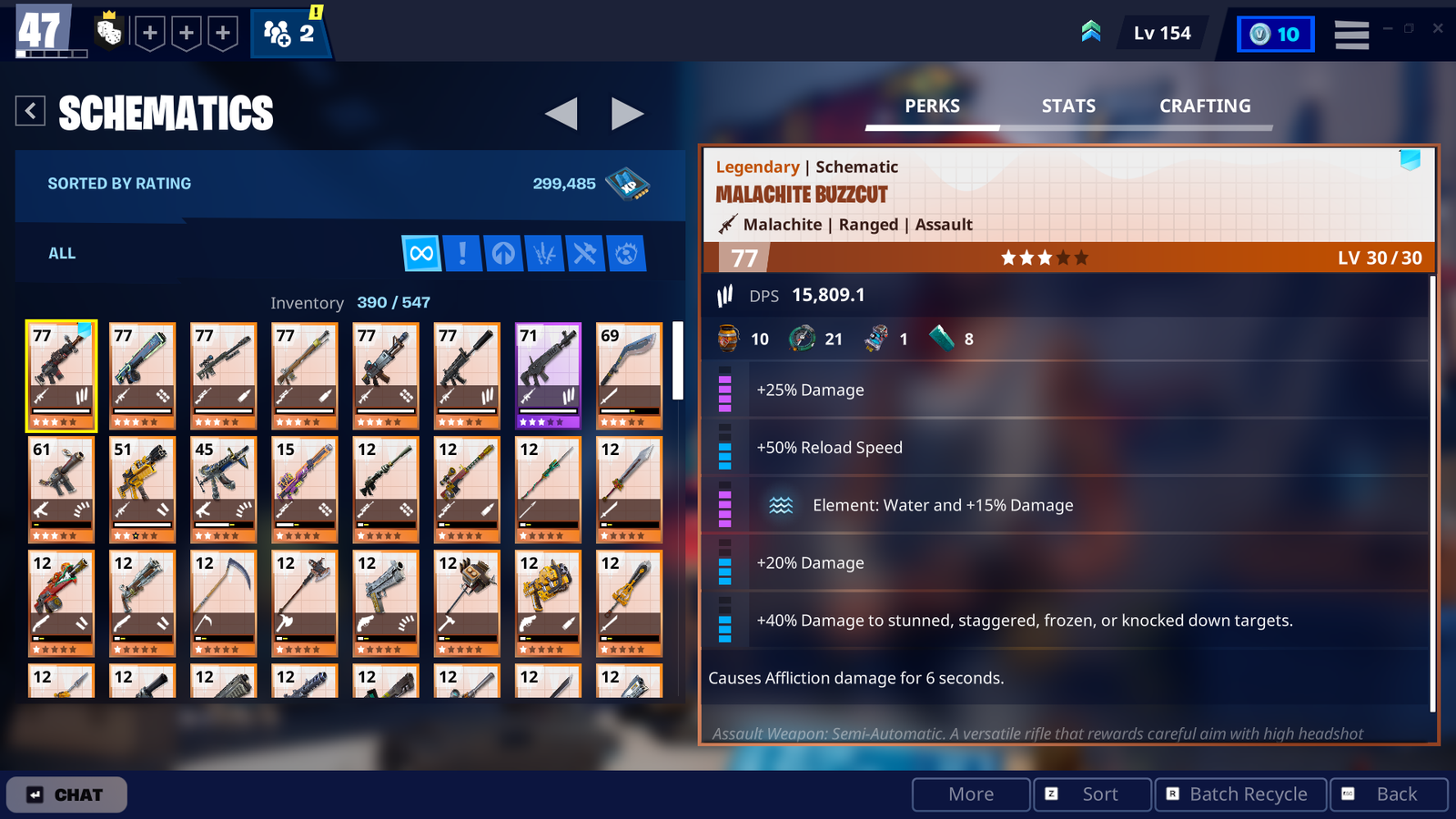Pick the rating 69 curved sword schematic
The height and width of the screenshot is (819, 1456).
point(629,375)
